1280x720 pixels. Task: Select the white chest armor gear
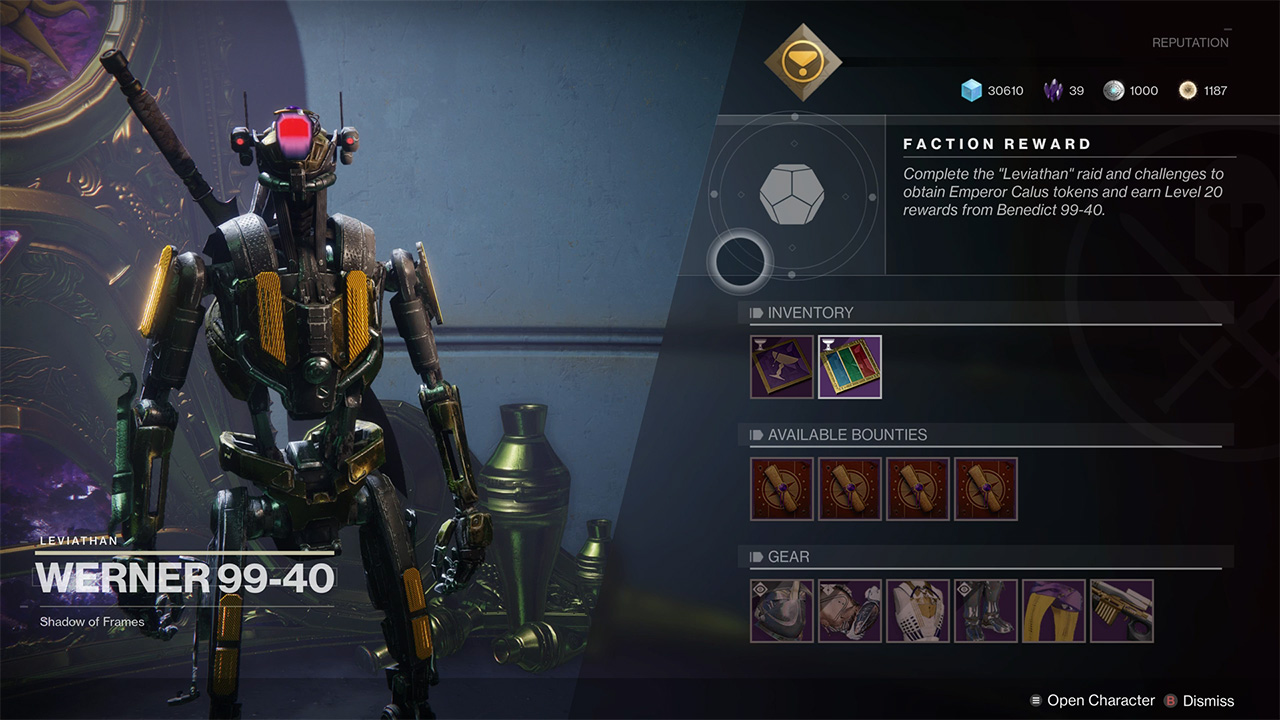[918, 611]
